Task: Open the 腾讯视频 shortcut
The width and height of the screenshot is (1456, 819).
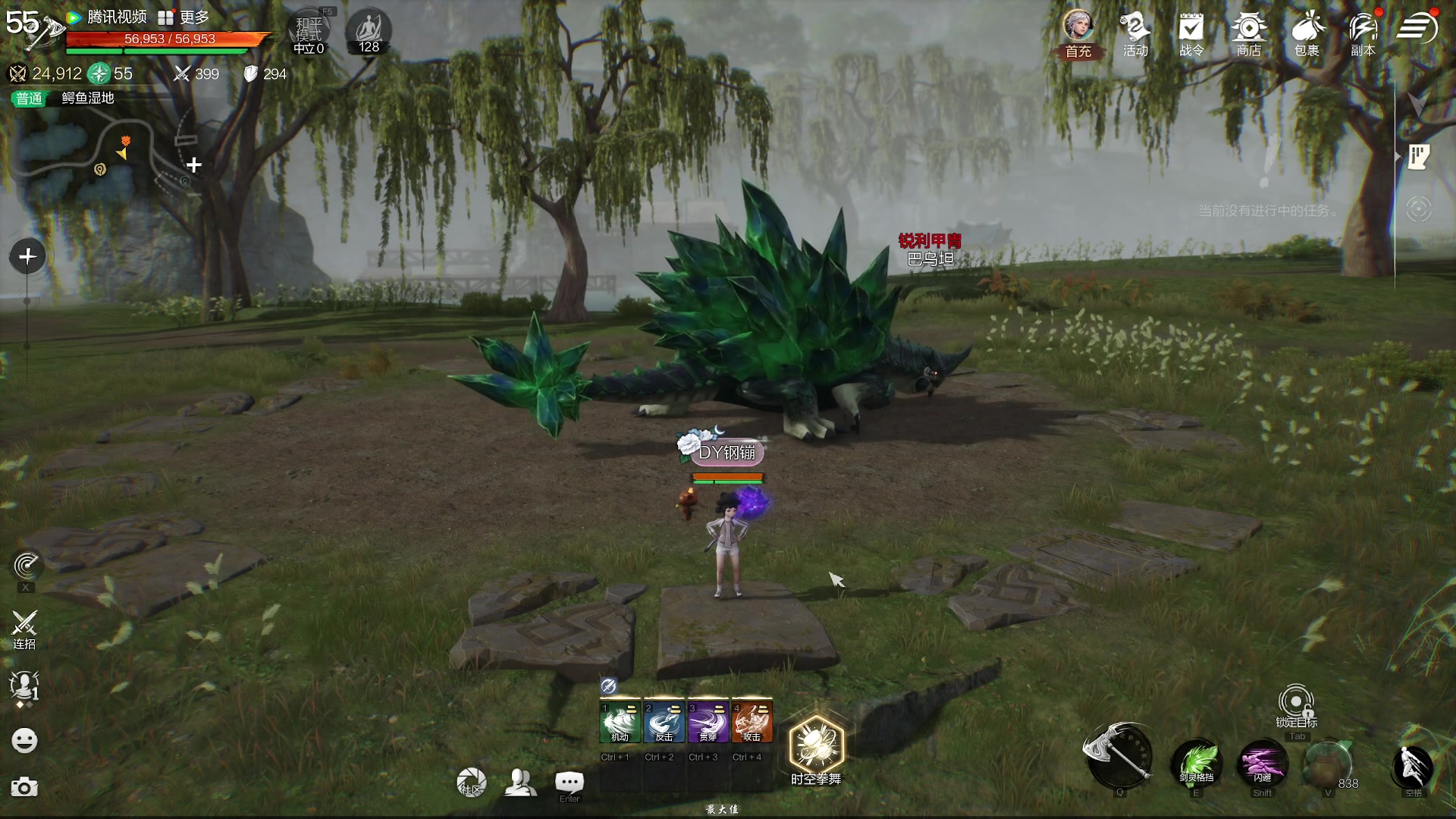Action: click(x=107, y=17)
